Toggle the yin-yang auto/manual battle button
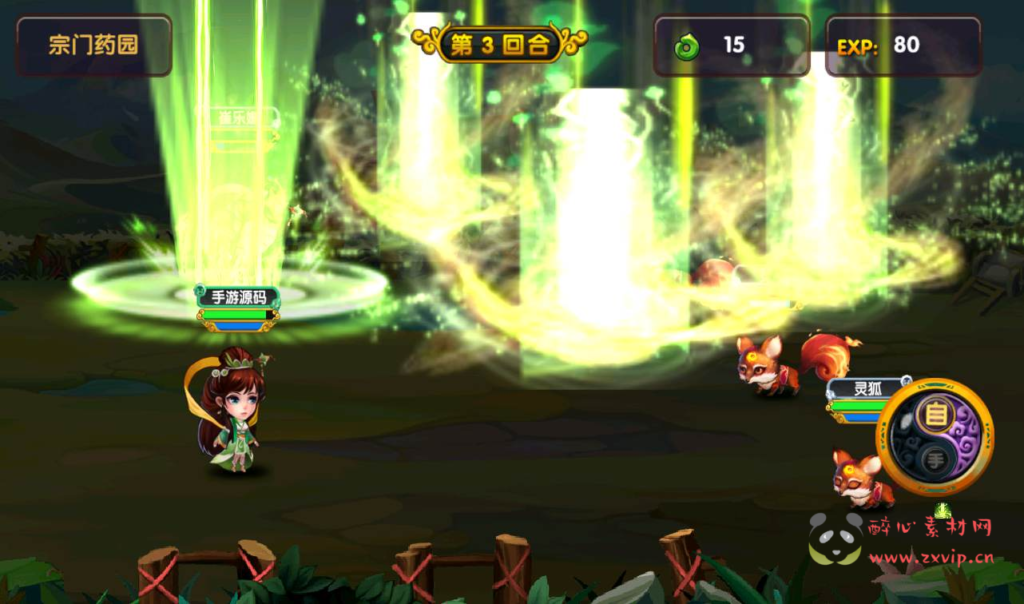1024x604 pixels. (934, 437)
